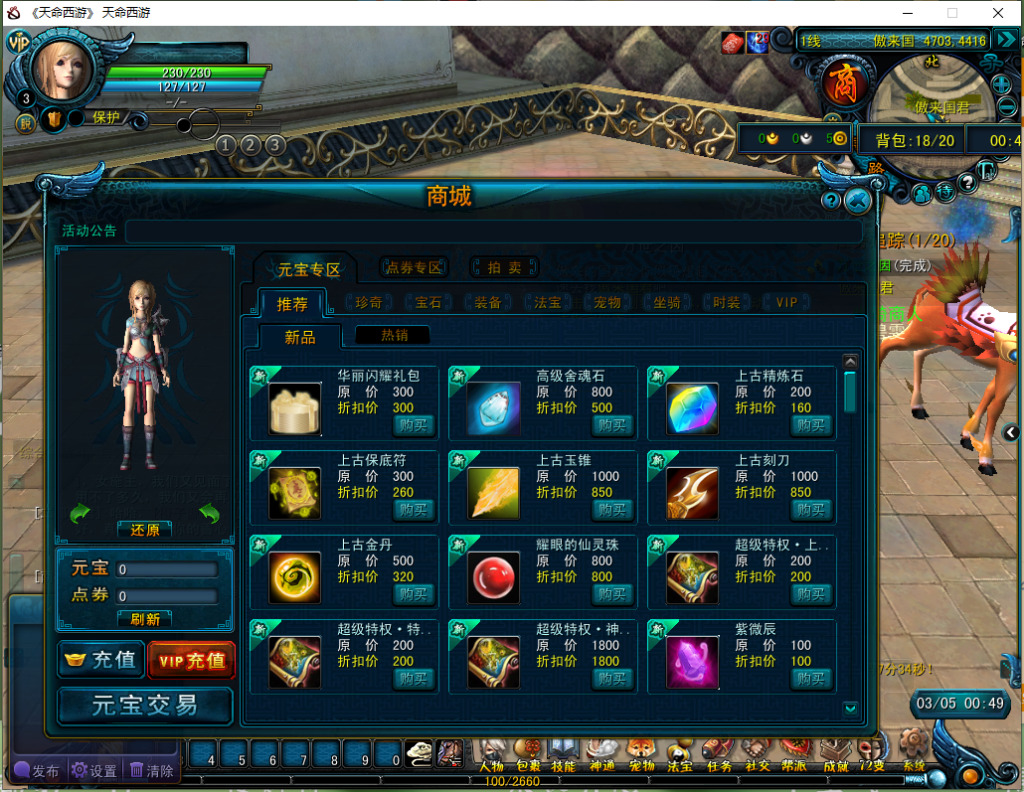Select the 宝石 category tab

429,302
